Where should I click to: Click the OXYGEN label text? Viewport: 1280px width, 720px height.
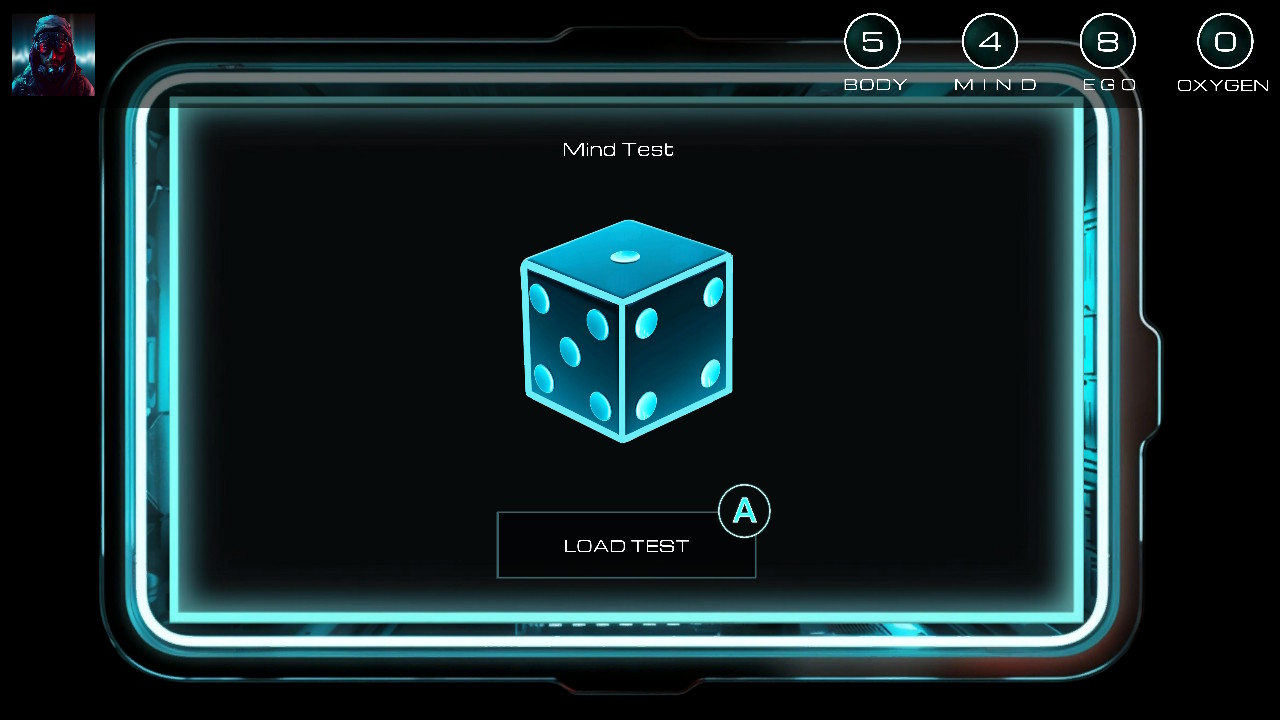click(1222, 85)
